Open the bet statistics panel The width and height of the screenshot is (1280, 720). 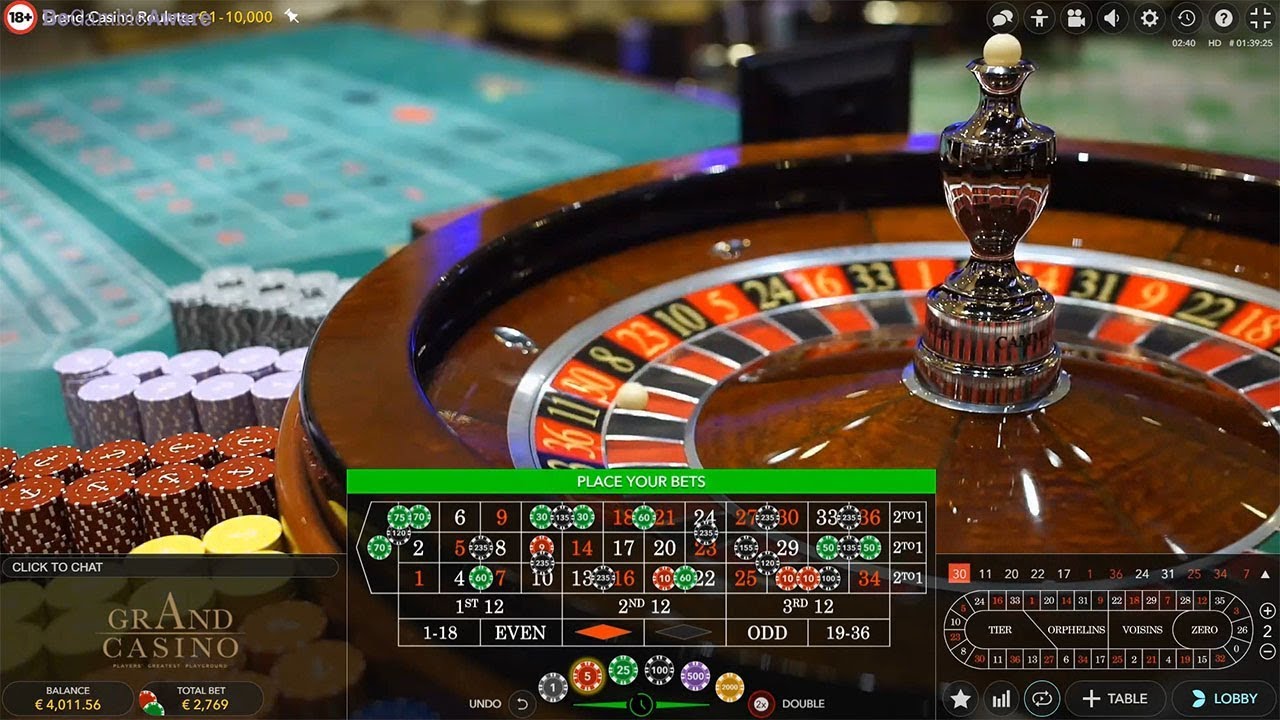click(x=1002, y=698)
